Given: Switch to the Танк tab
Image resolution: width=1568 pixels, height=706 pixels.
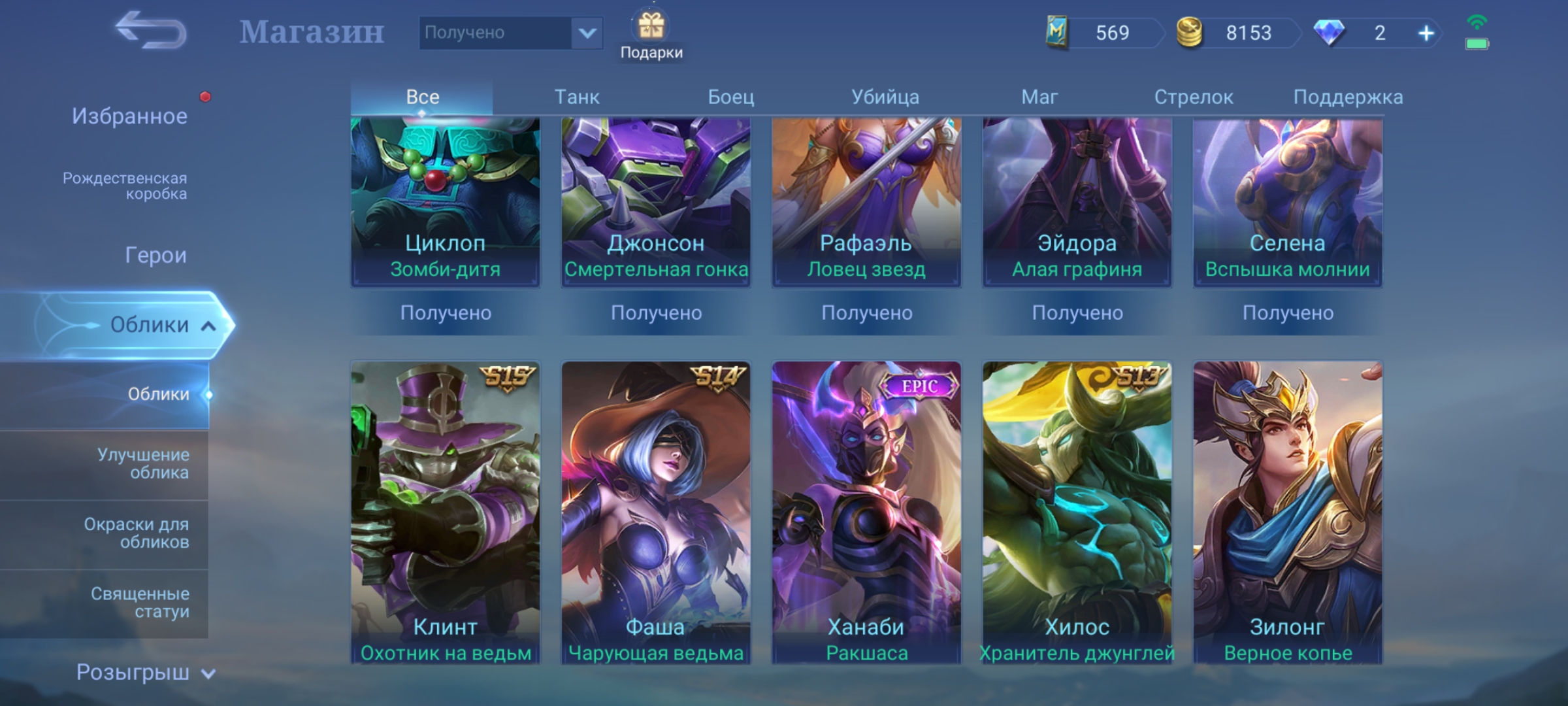Looking at the screenshot, I should click(x=577, y=97).
